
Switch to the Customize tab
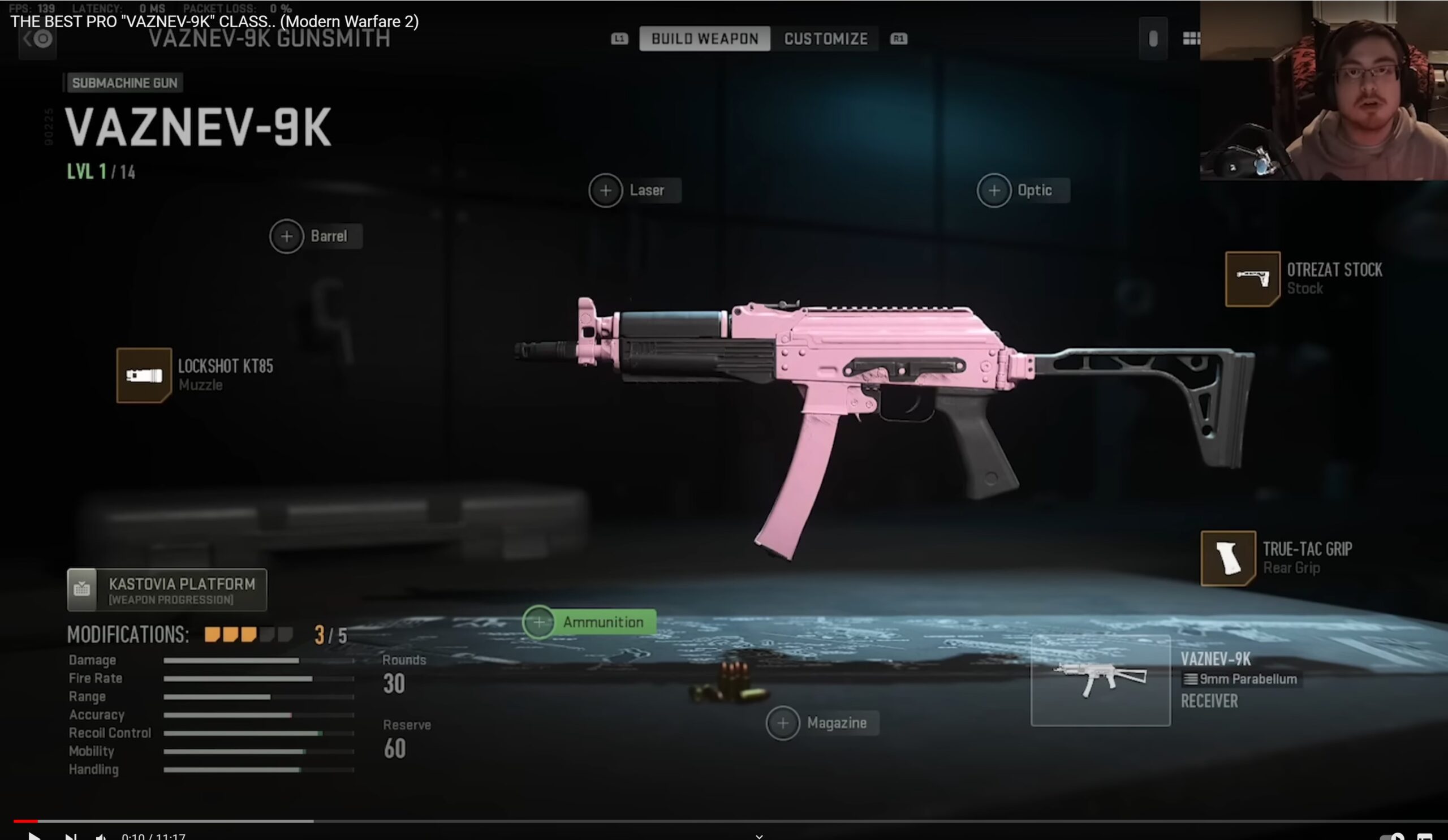pyautogui.click(x=826, y=38)
